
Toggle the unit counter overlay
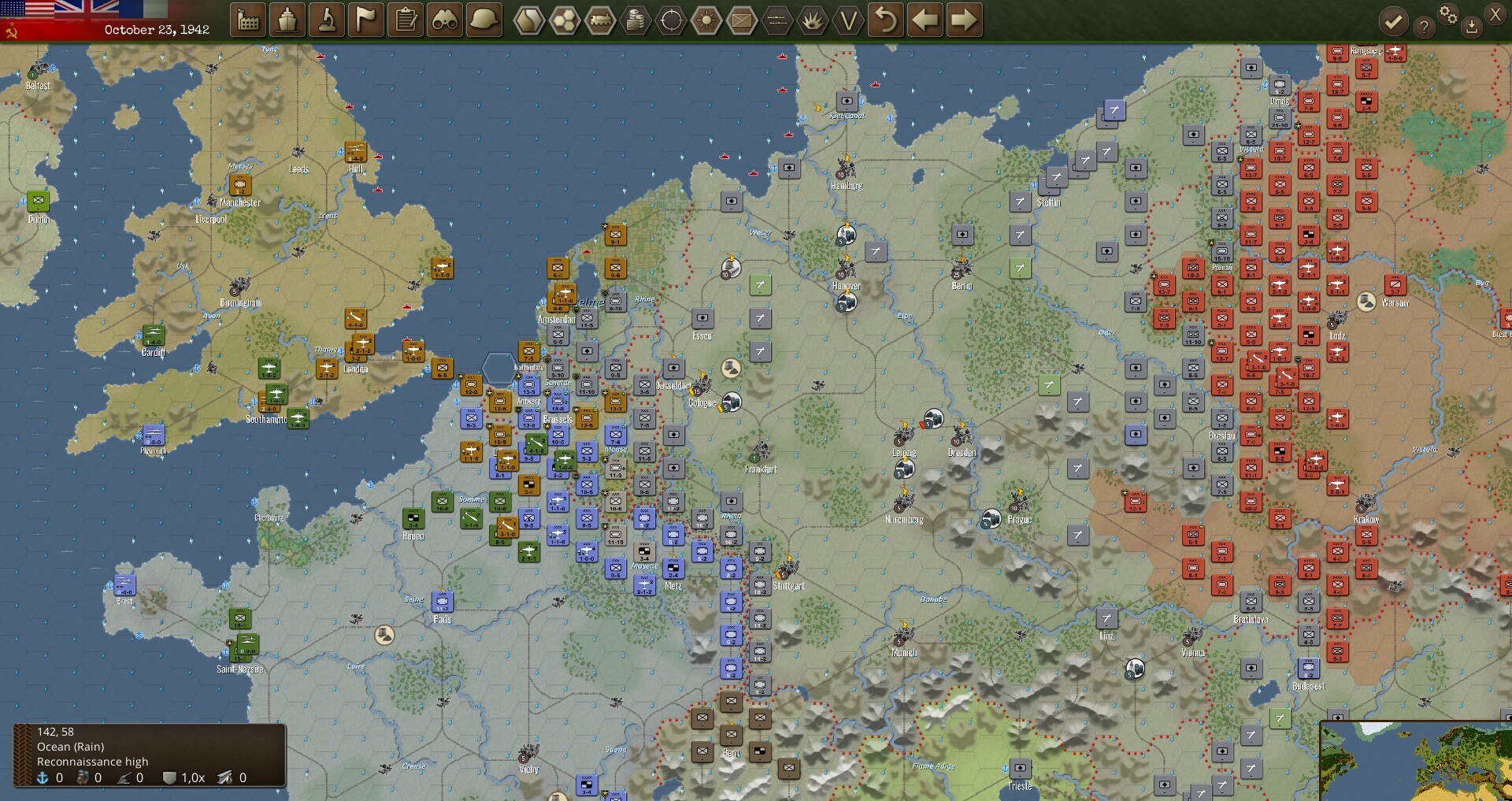[x=742, y=20]
